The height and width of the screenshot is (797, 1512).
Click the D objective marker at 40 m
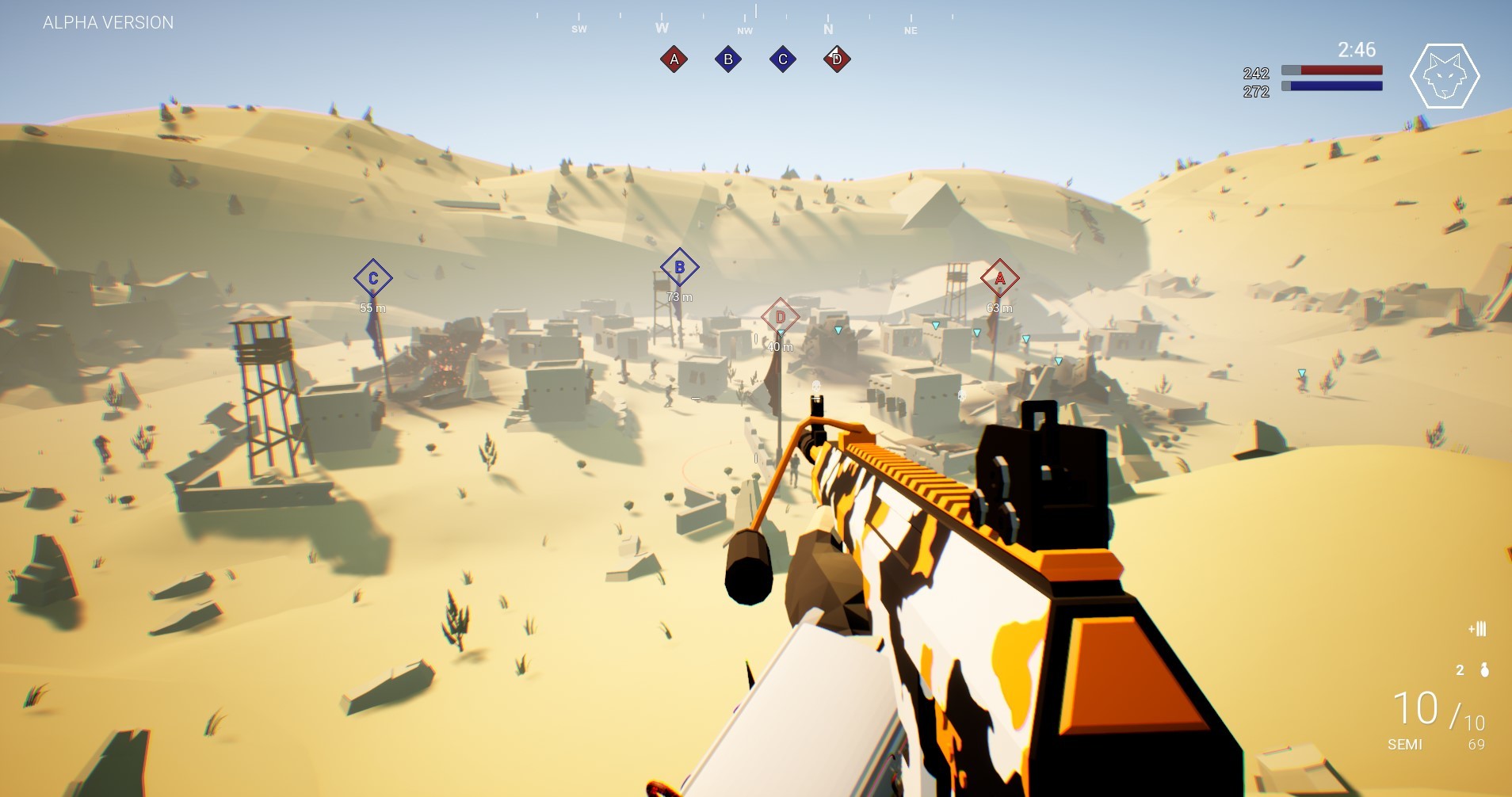click(x=781, y=316)
